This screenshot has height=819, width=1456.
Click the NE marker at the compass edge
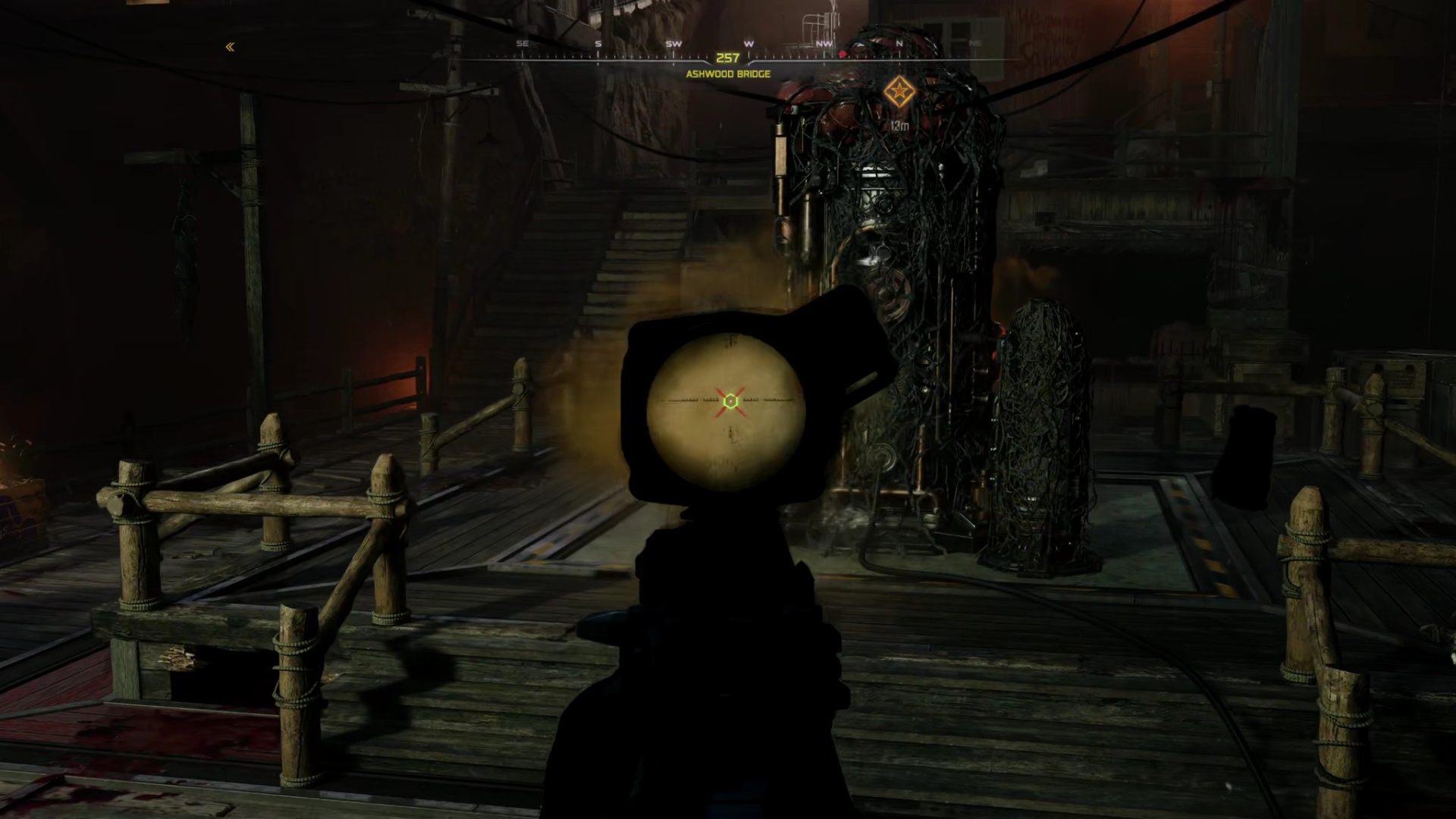pos(976,43)
